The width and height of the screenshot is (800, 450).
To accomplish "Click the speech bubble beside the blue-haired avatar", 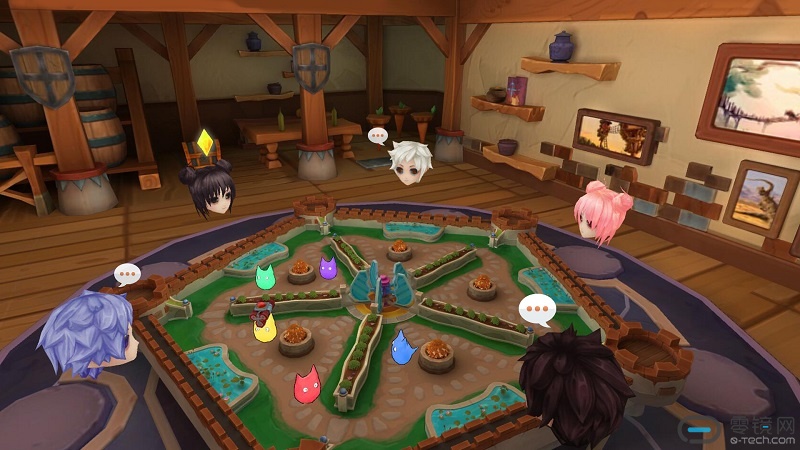I will [x=127, y=273].
